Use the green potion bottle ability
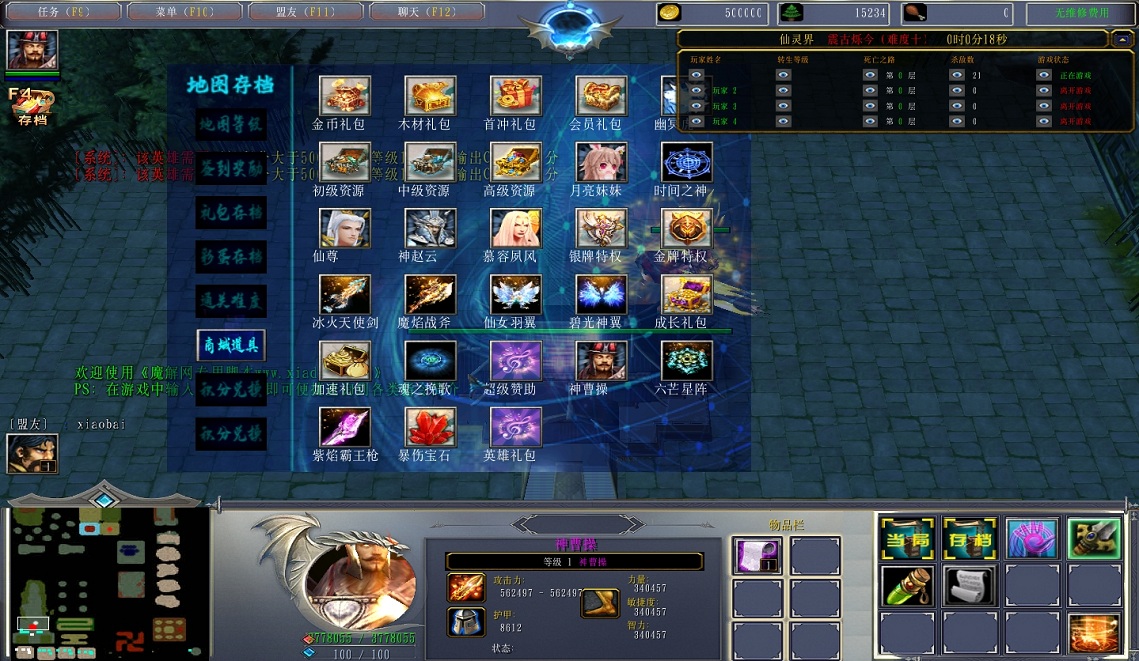The height and width of the screenshot is (661, 1139). pyautogui.click(x=908, y=586)
